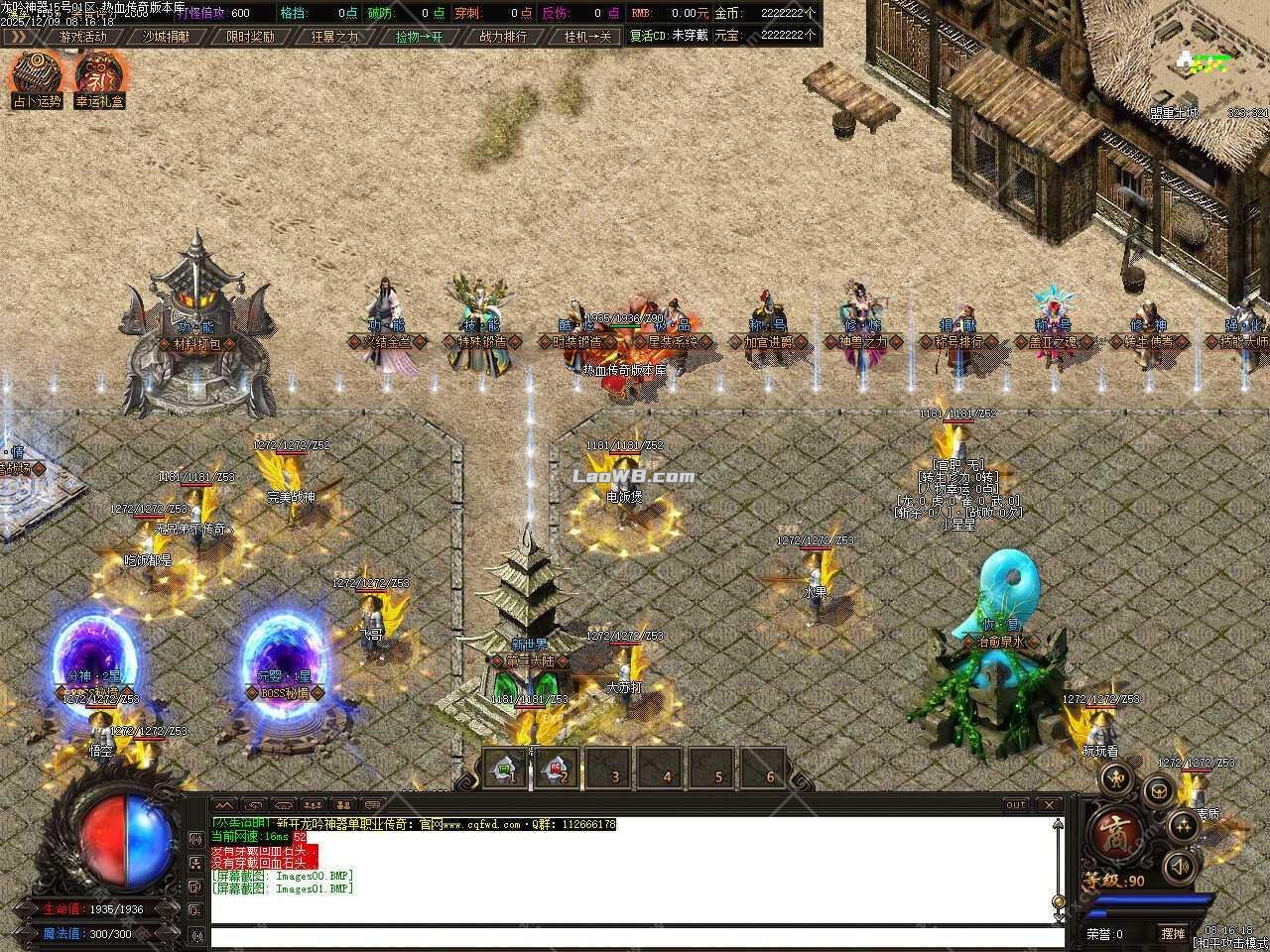Click the topmost round icon above the level display
Viewport: 1270px width, 952px height.
coord(1116,779)
